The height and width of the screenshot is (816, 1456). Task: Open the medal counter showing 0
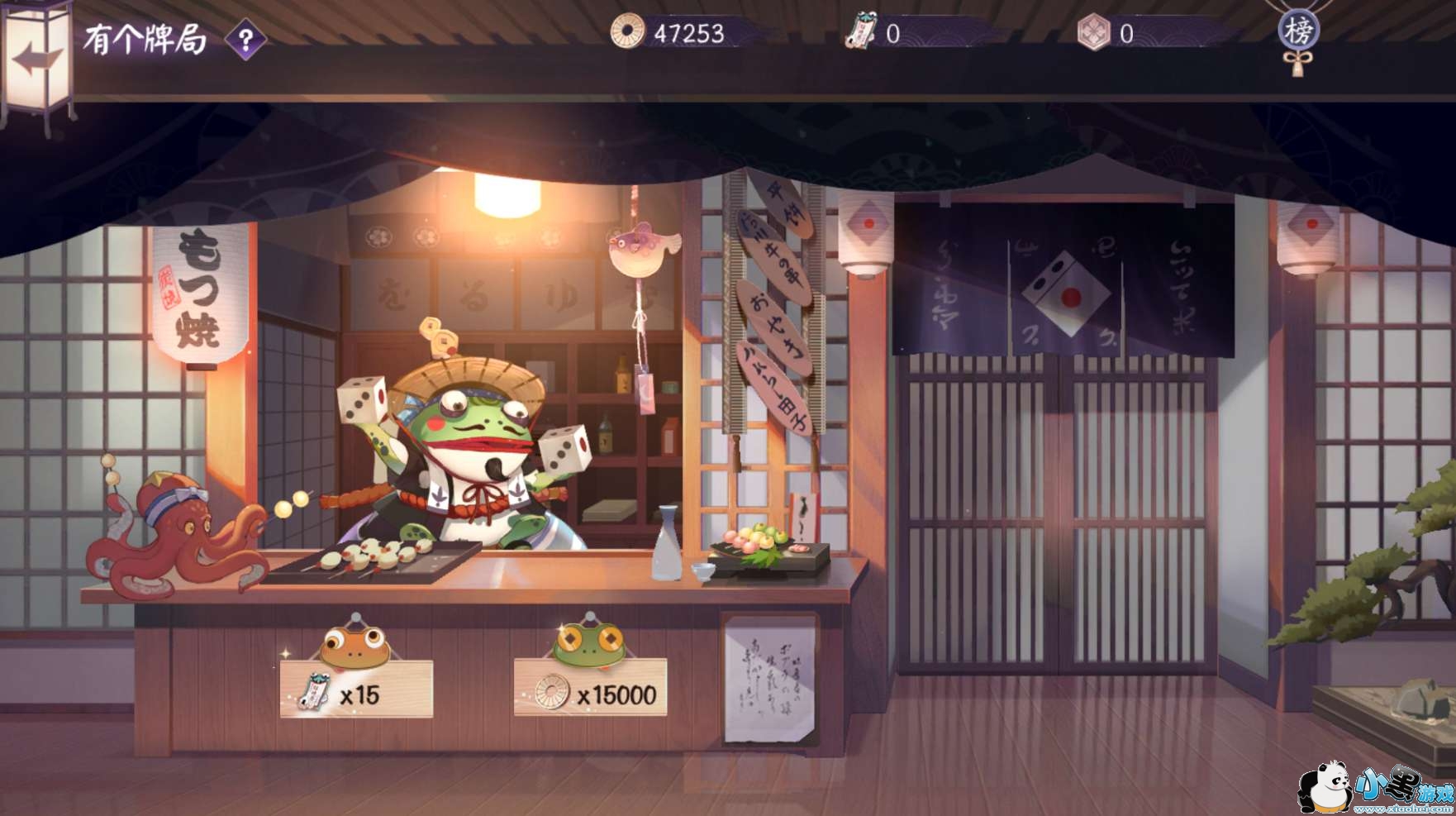coord(1111,33)
